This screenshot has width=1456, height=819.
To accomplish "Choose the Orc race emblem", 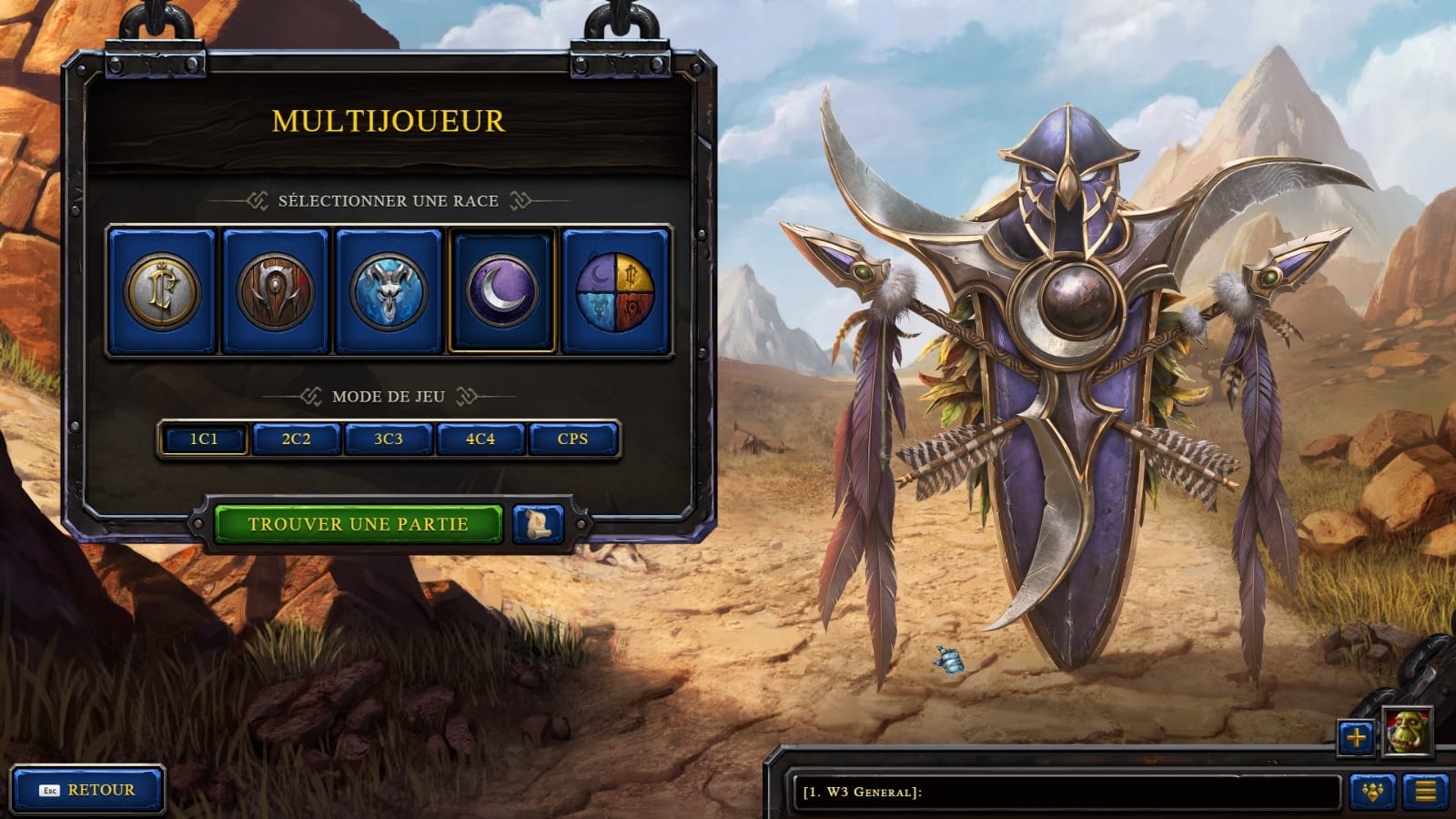I will [275, 291].
